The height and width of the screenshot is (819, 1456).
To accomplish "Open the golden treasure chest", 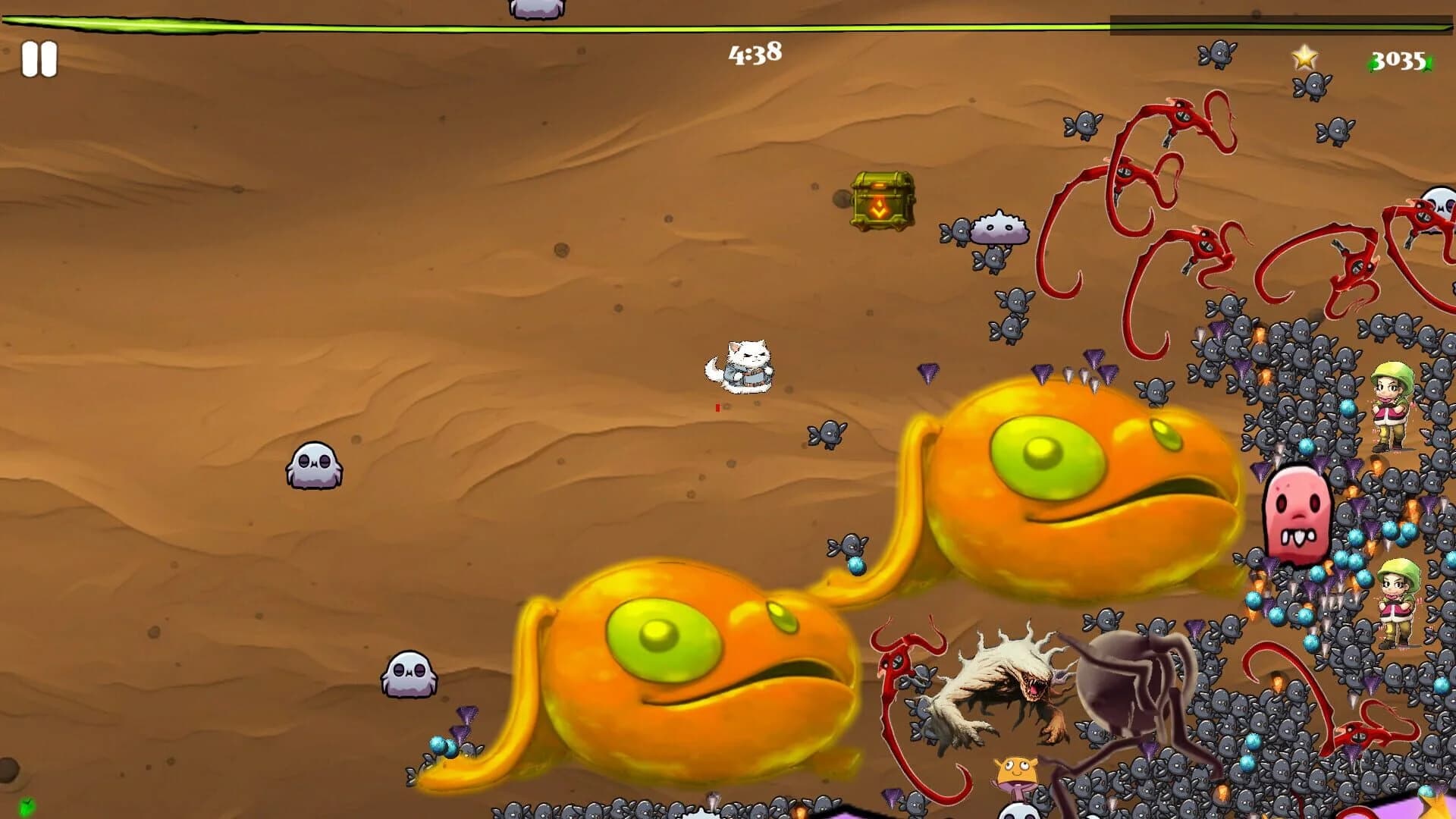I will tap(881, 201).
